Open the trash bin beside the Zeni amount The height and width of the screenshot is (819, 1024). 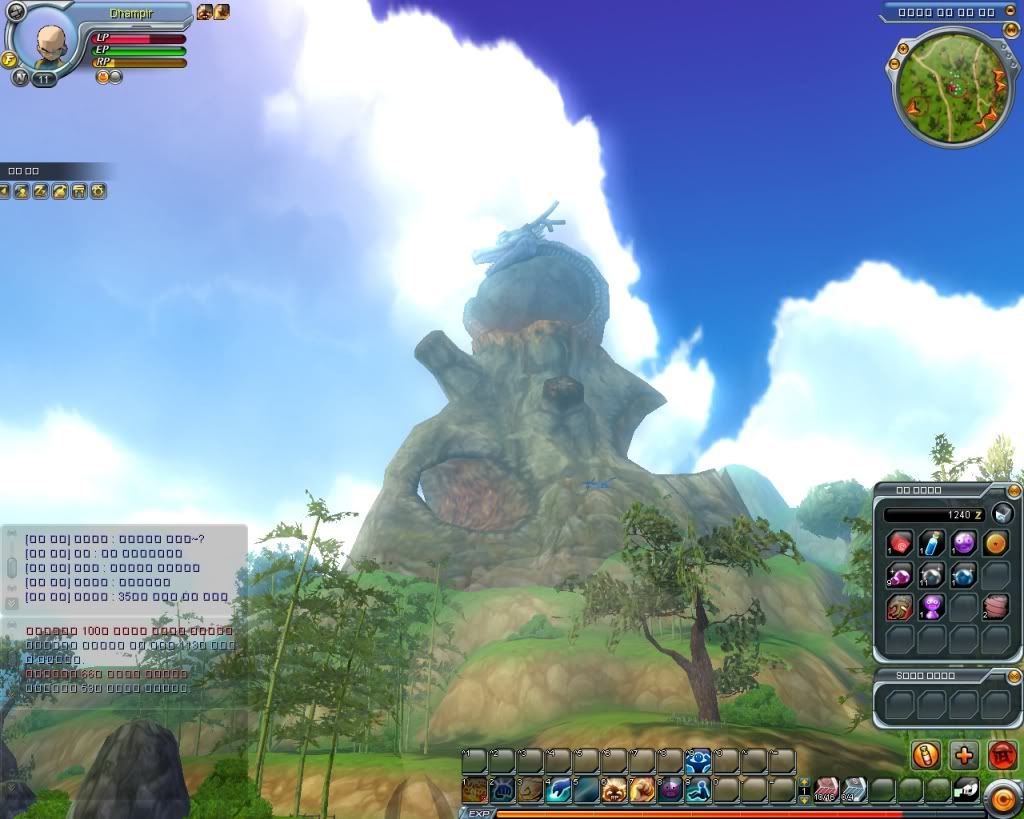coord(1004,514)
